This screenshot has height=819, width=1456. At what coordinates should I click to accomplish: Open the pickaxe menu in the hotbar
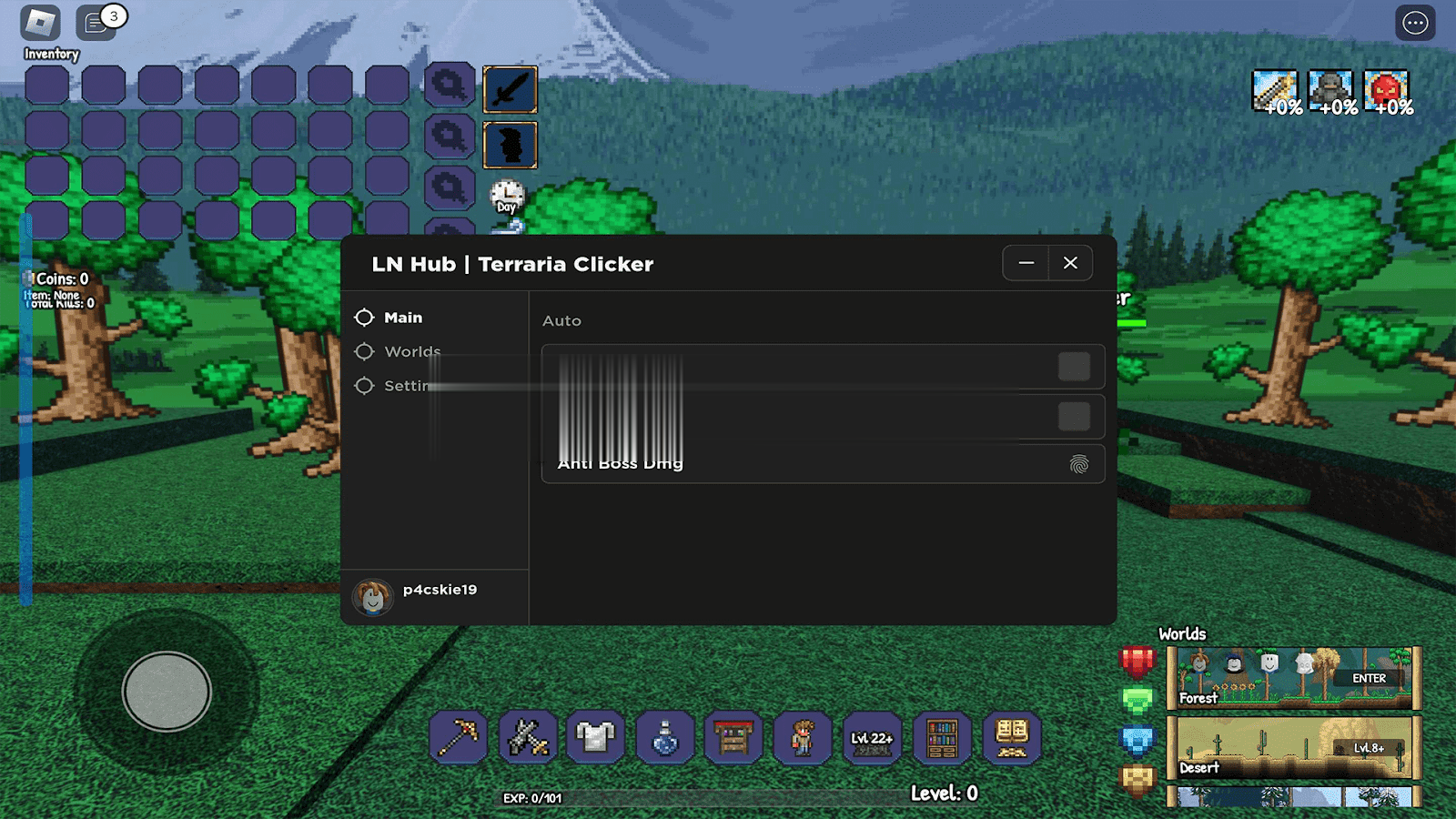(x=458, y=737)
